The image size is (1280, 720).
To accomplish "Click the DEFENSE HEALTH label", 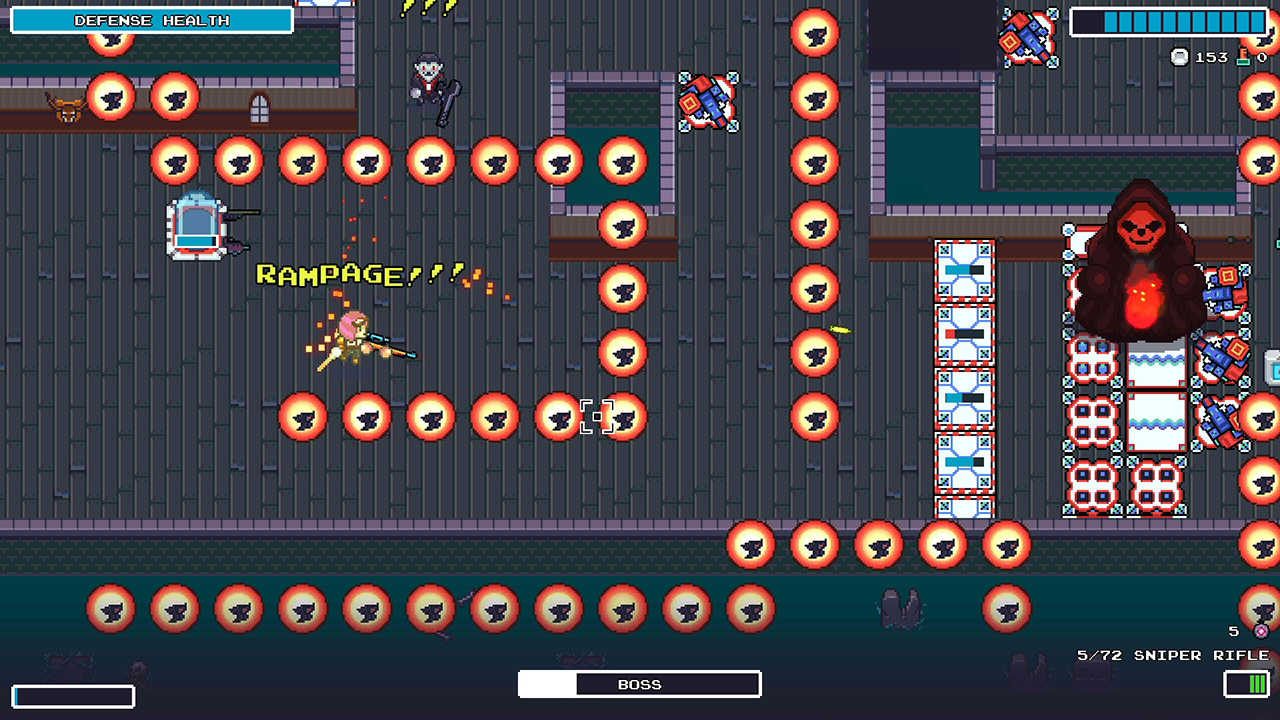I will tap(150, 20).
